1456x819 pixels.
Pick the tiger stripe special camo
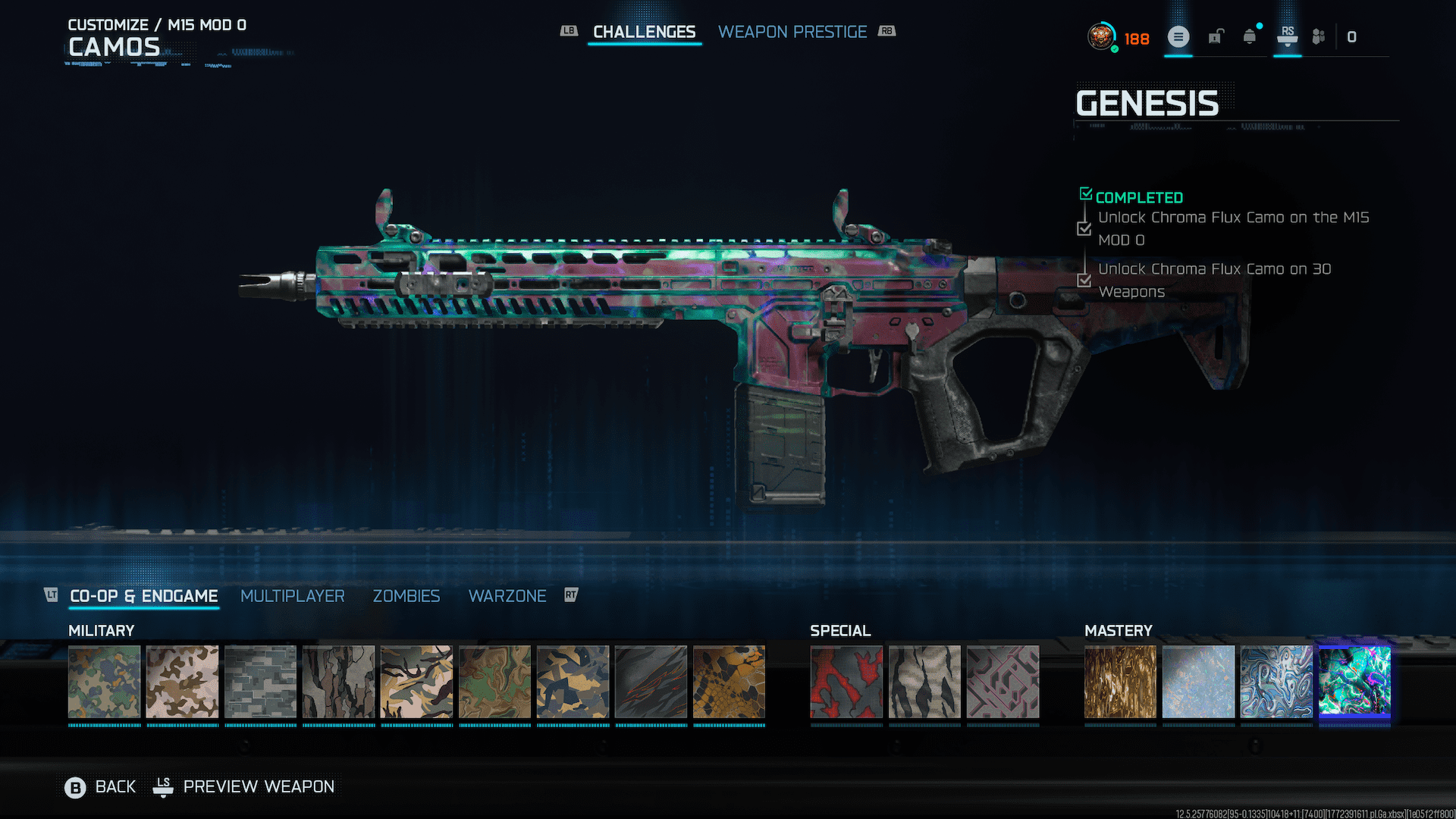click(924, 681)
